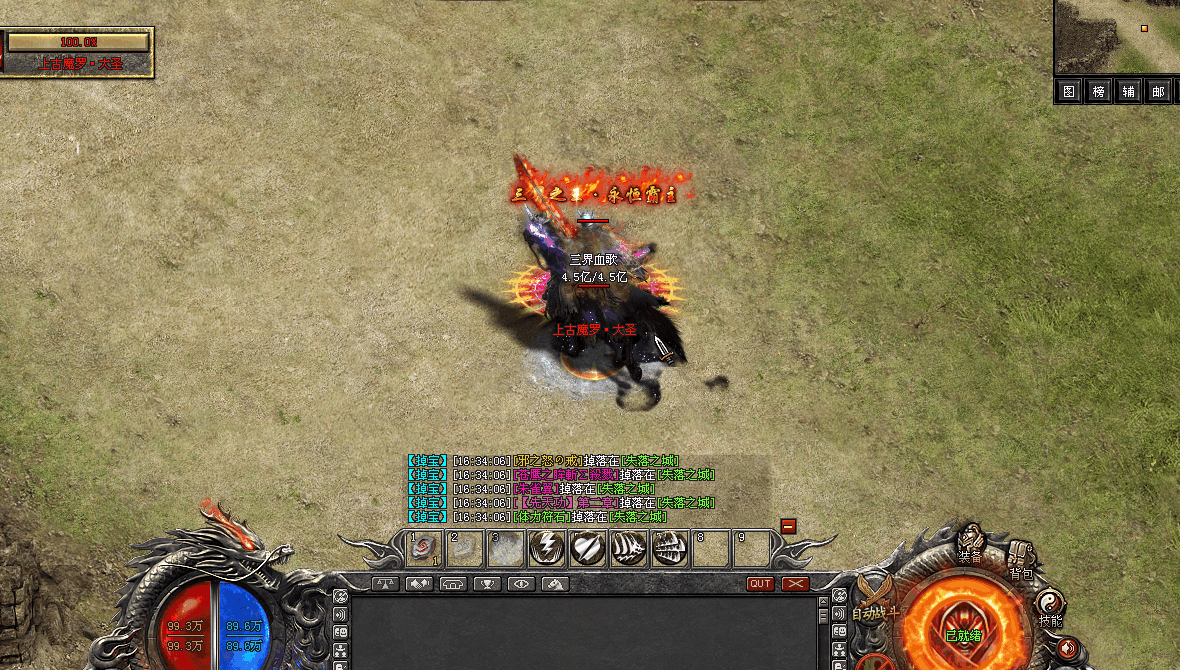The width and height of the screenshot is (1180, 670).
Task: Open the 辅 assist menu
Action: click(x=1128, y=92)
